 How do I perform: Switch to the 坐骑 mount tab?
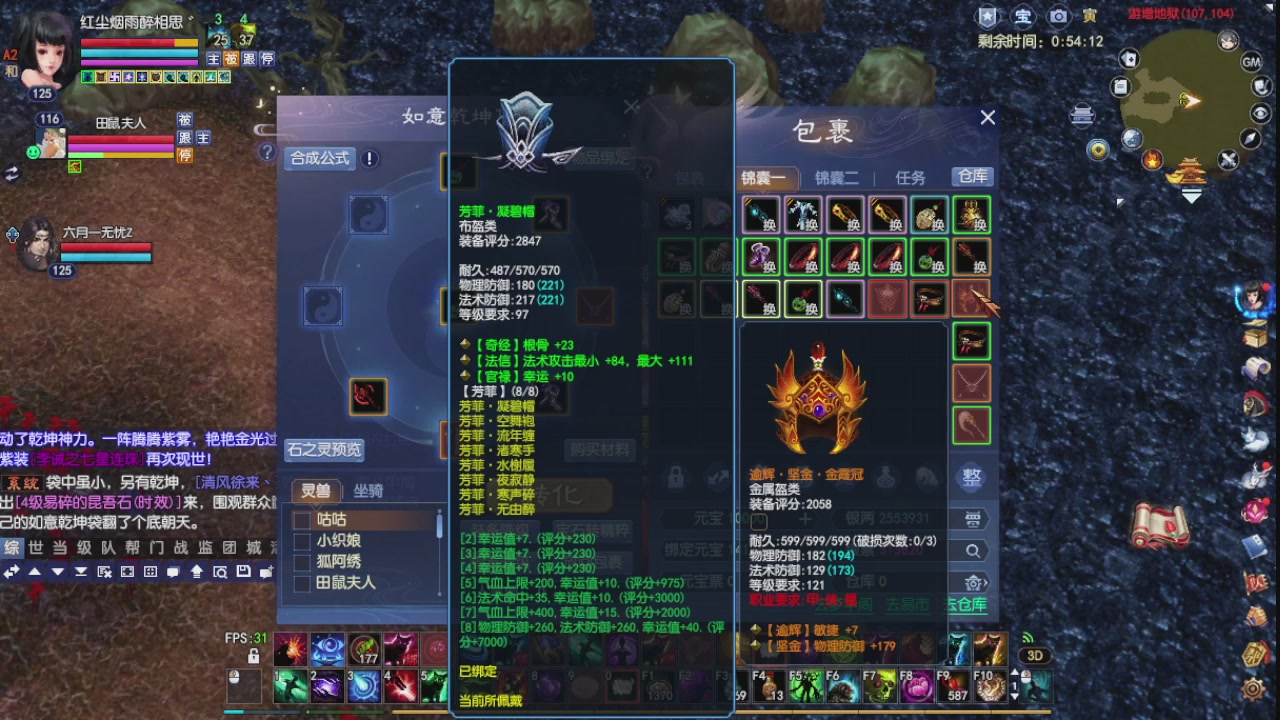pyautogui.click(x=368, y=490)
